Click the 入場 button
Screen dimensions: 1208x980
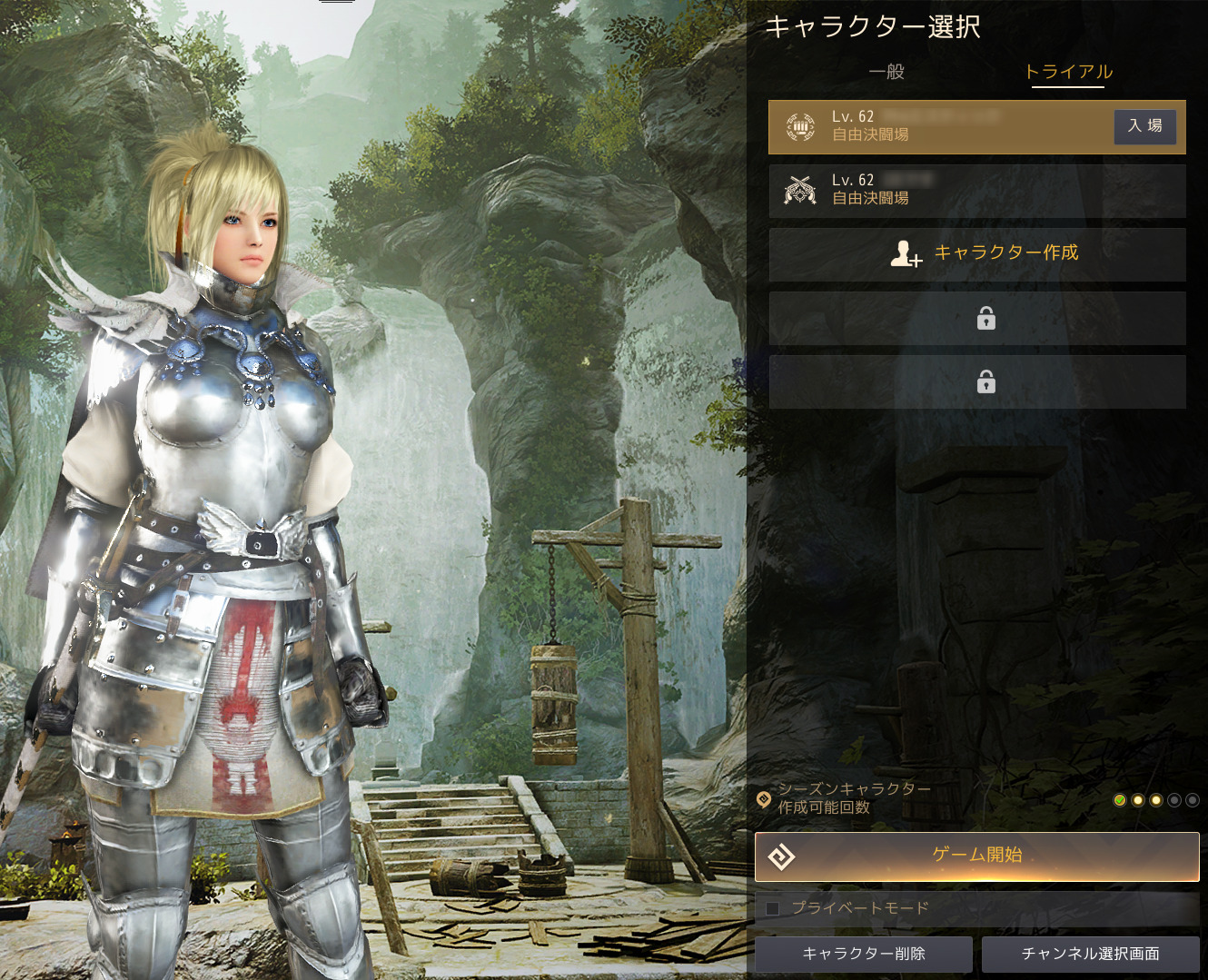click(1144, 126)
